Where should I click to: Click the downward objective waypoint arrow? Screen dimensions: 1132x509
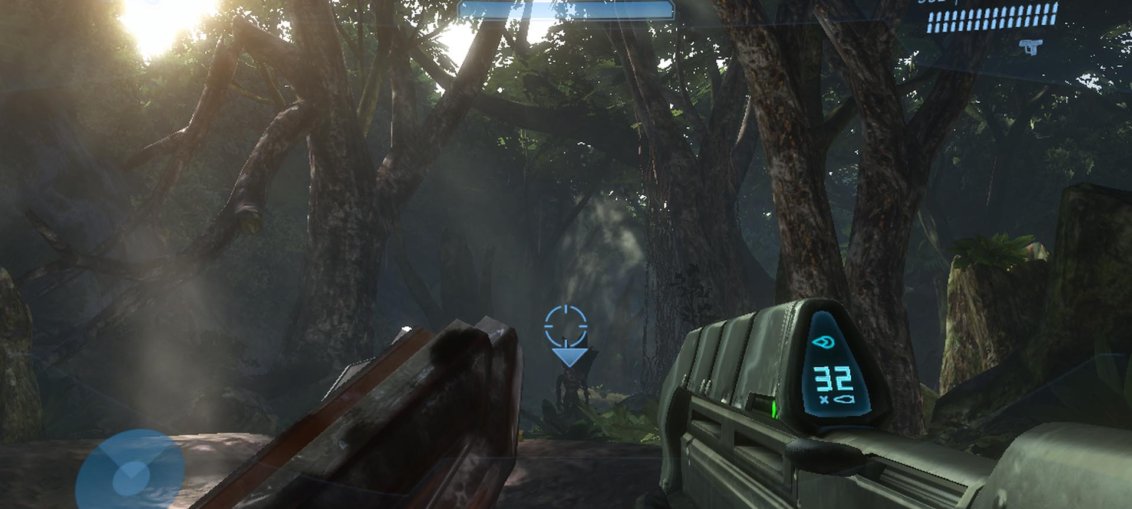click(x=569, y=354)
